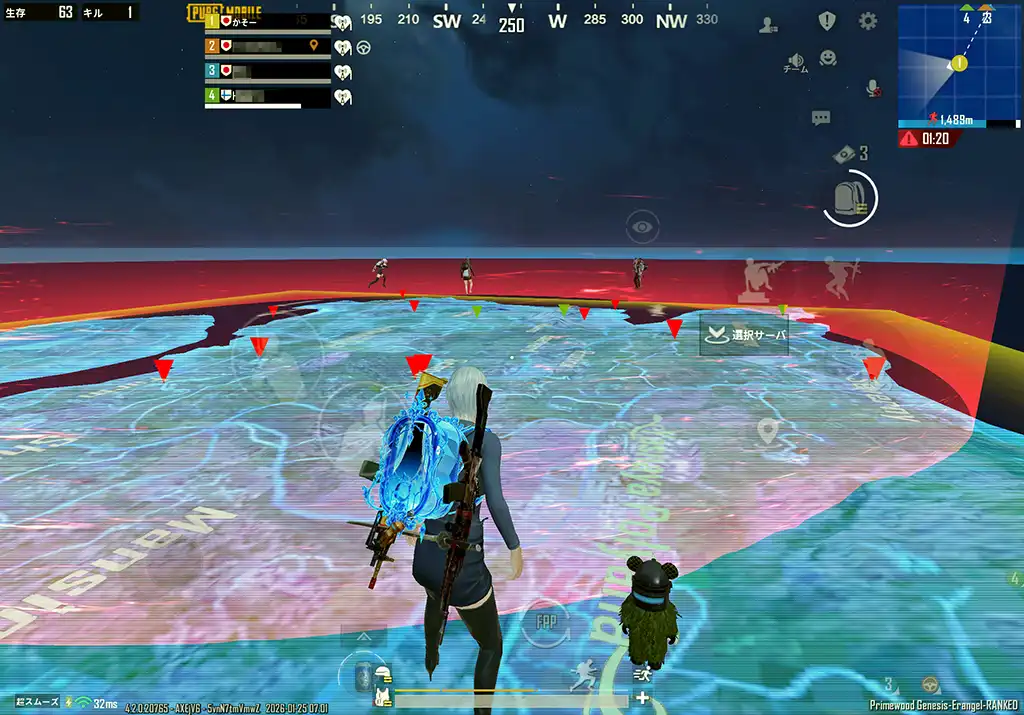Toggle the チーム voice speaker
Screen dimensions: 1024x715
(x=796, y=62)
